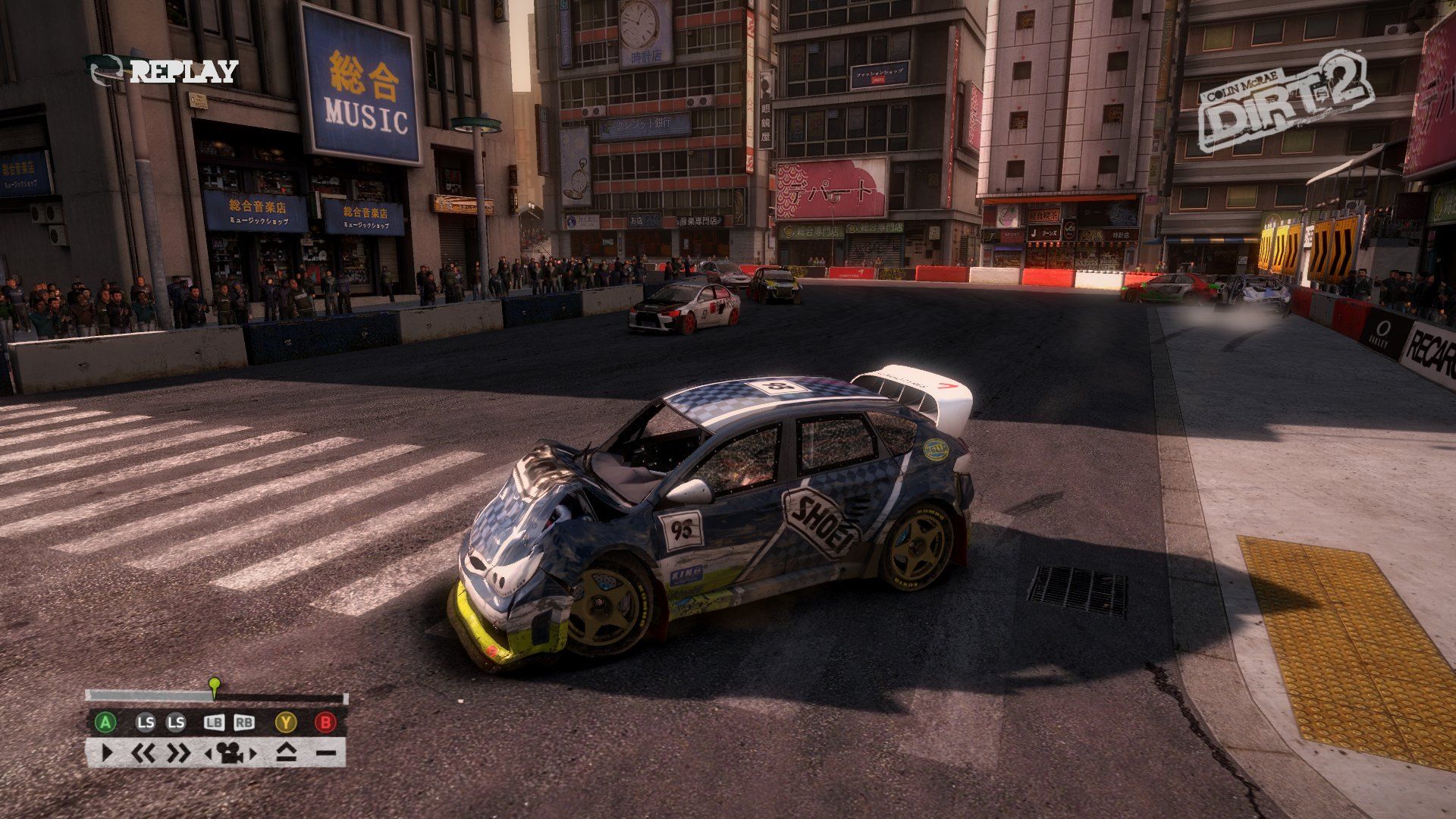The width and height of the screenshot is (1456, 819).
Task: Fast-forward the replay using double right chevrons
Action: (x=179, y=753)
